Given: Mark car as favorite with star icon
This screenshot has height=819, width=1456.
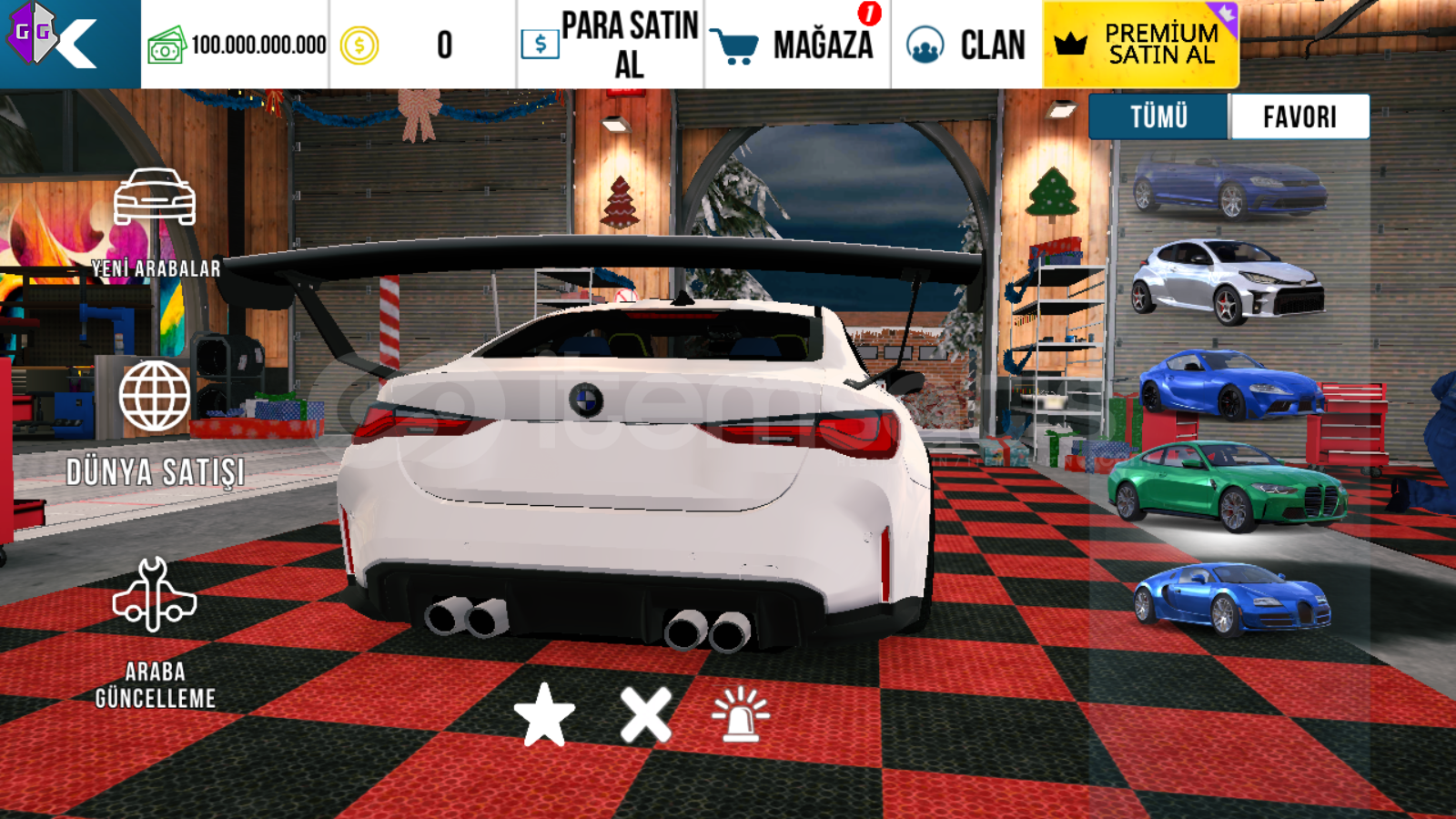Looking at the screenshot, I should coord(544,715).
